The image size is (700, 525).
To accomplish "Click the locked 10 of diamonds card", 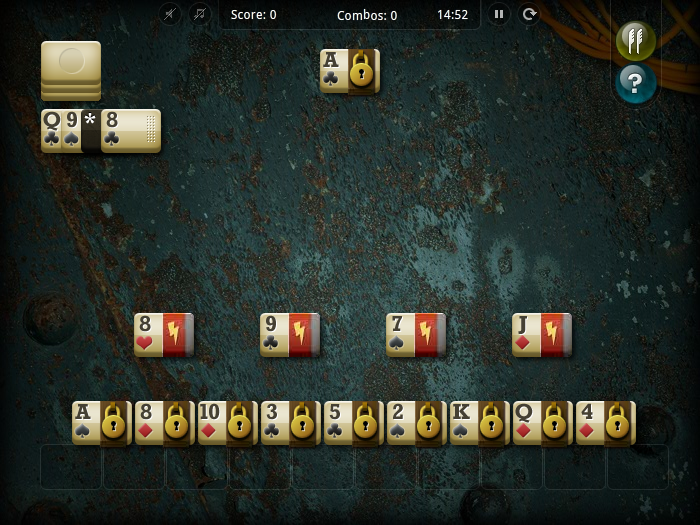I will point(228,423).
